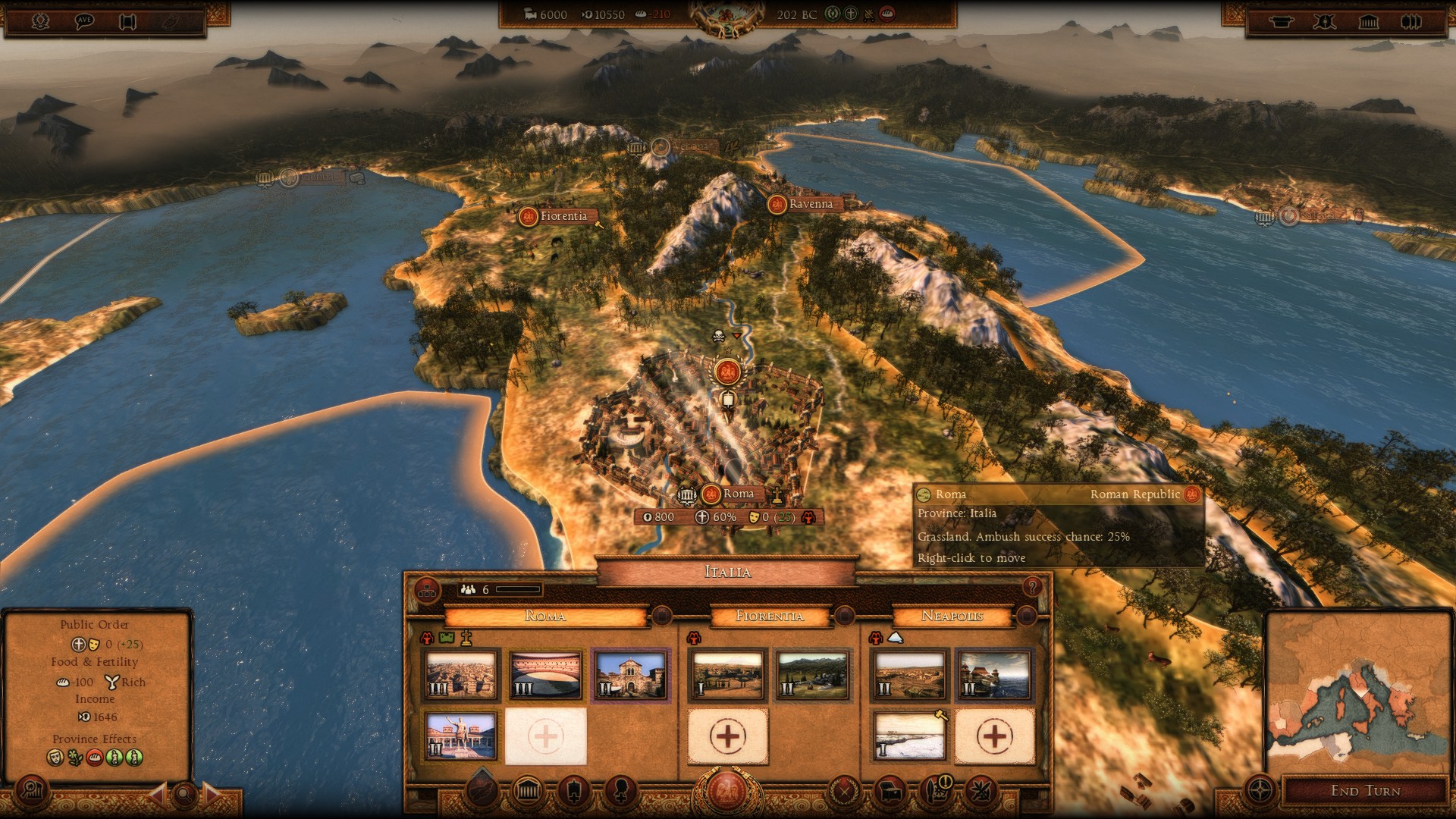End the current turn
The width and height of the screenshot is (1456, 819).
click(x=1364, y=791)
